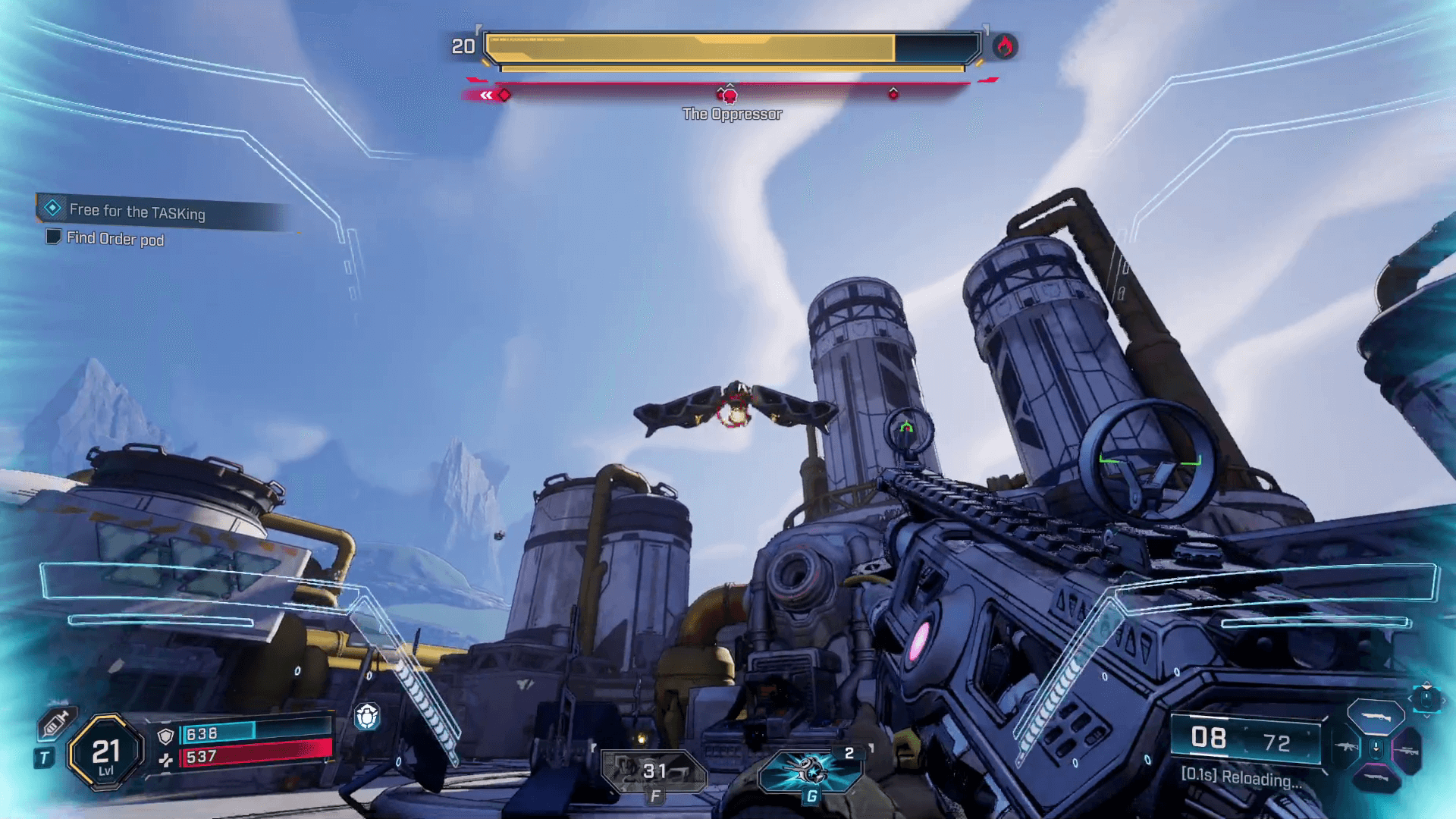Activate the action skill slot showing 31
The height and width of the screenshot is (819, 1456).
click(654, 771)
